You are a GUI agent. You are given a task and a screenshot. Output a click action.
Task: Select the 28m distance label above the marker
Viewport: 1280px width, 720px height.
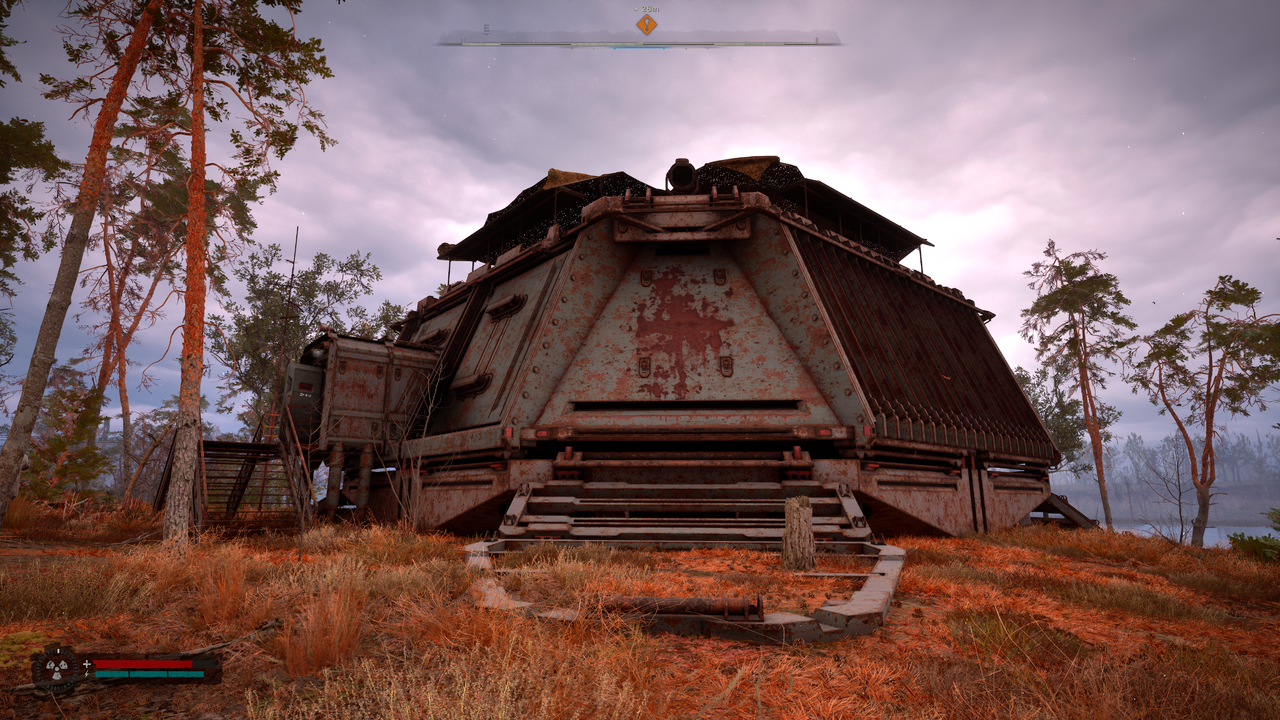650,9
